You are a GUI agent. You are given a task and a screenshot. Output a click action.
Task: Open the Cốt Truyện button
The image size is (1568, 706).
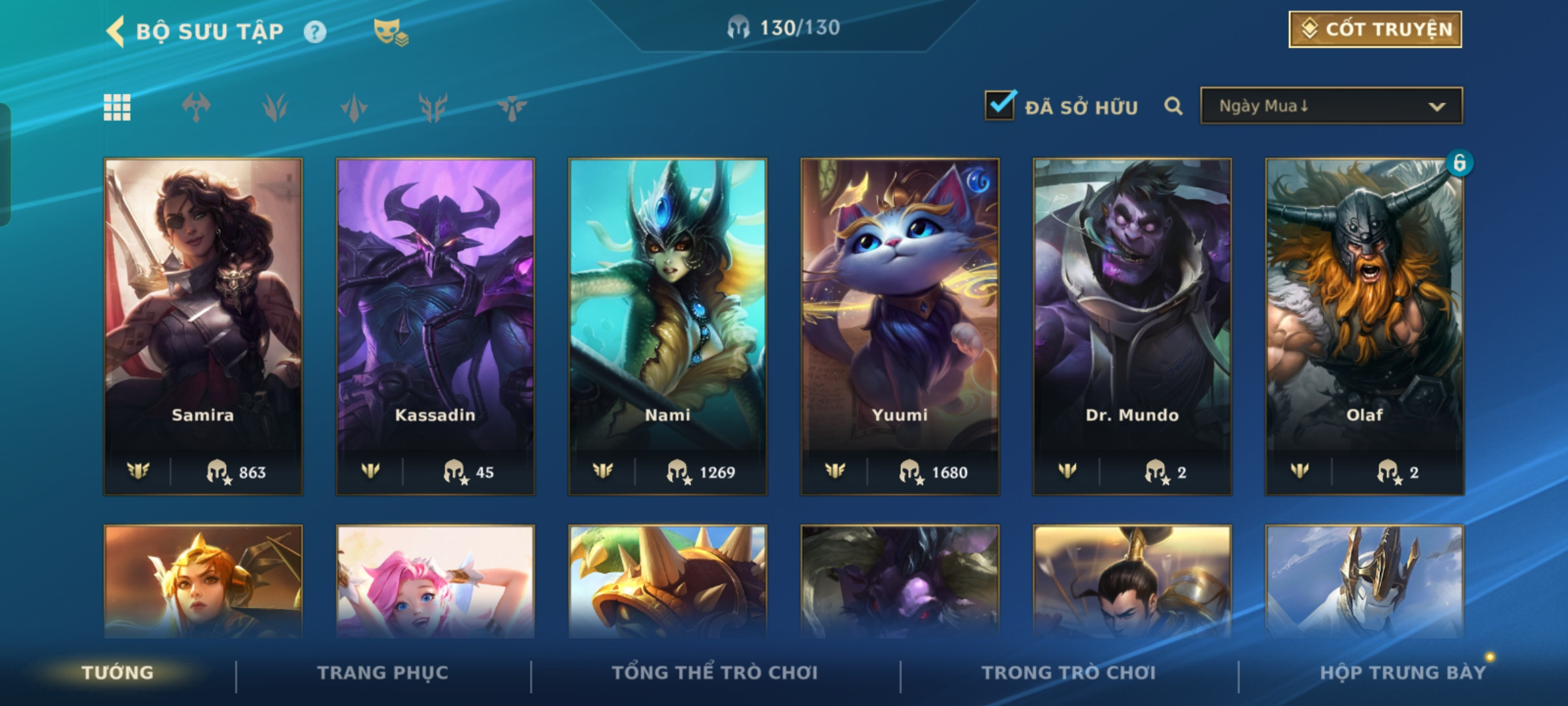point(1375,29)
